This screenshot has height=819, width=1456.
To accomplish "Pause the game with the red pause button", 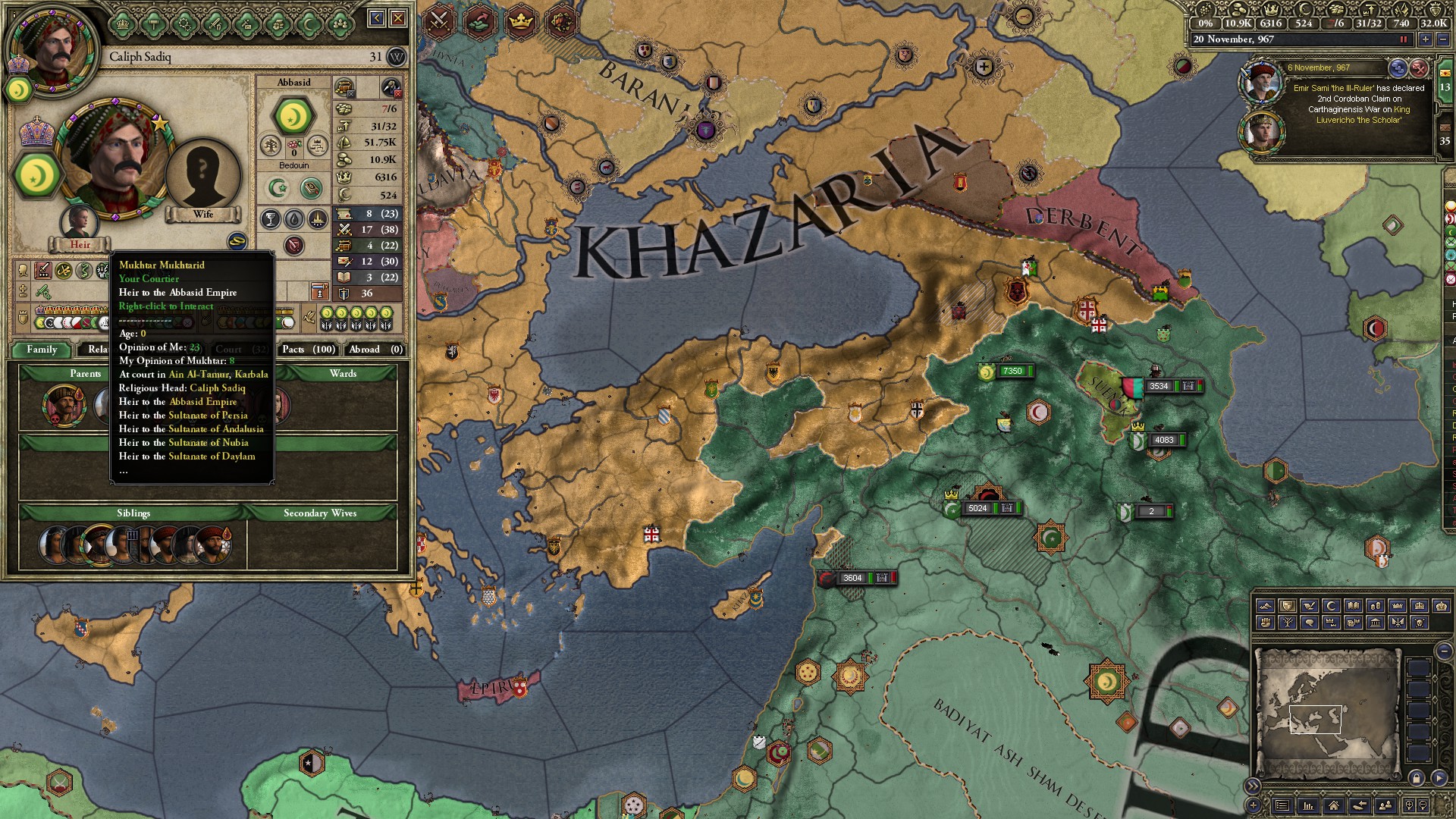I will pyautogui.click(x=1404, y=38).
